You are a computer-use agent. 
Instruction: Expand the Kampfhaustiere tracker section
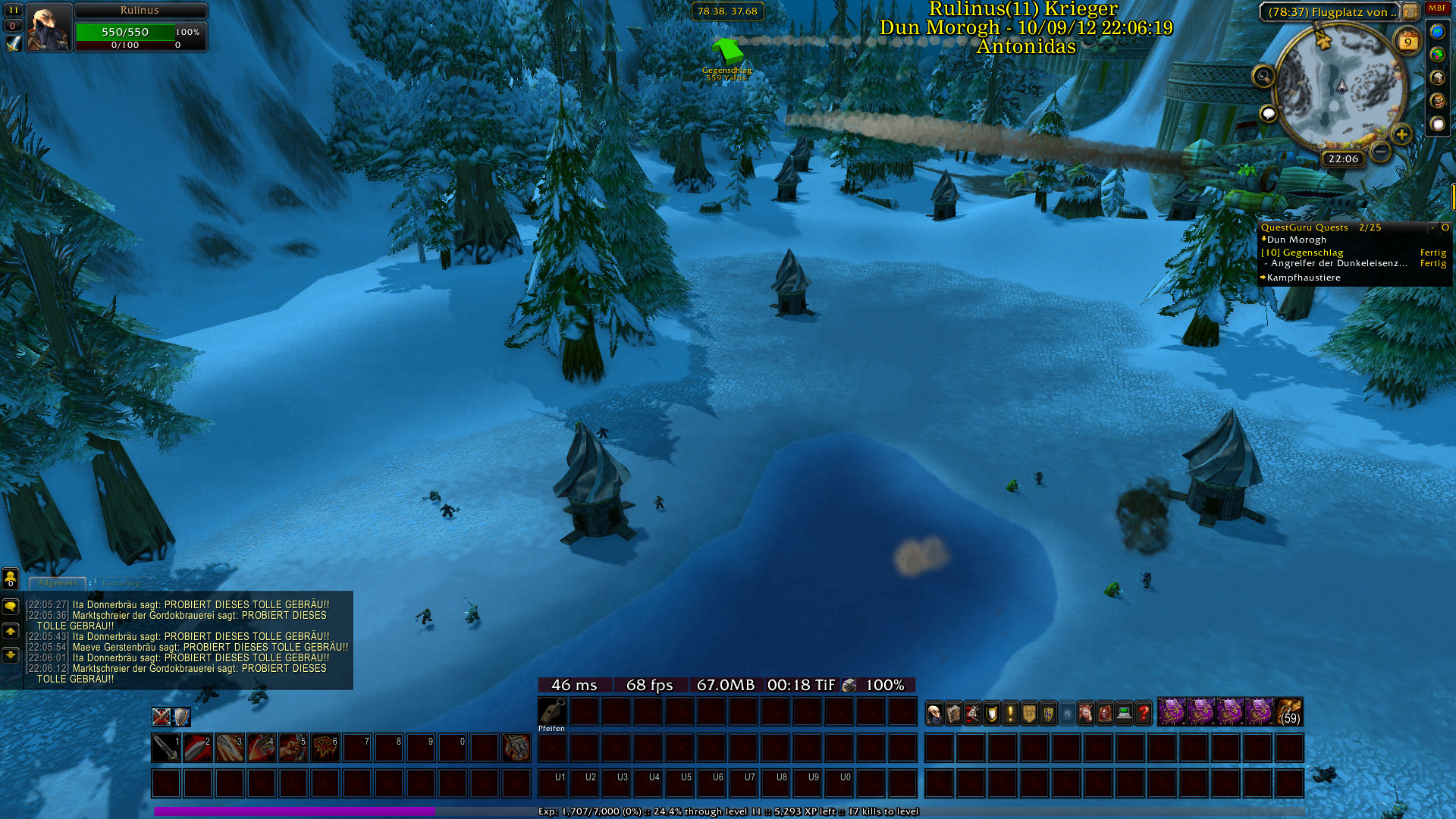(x=1303, y=278)
